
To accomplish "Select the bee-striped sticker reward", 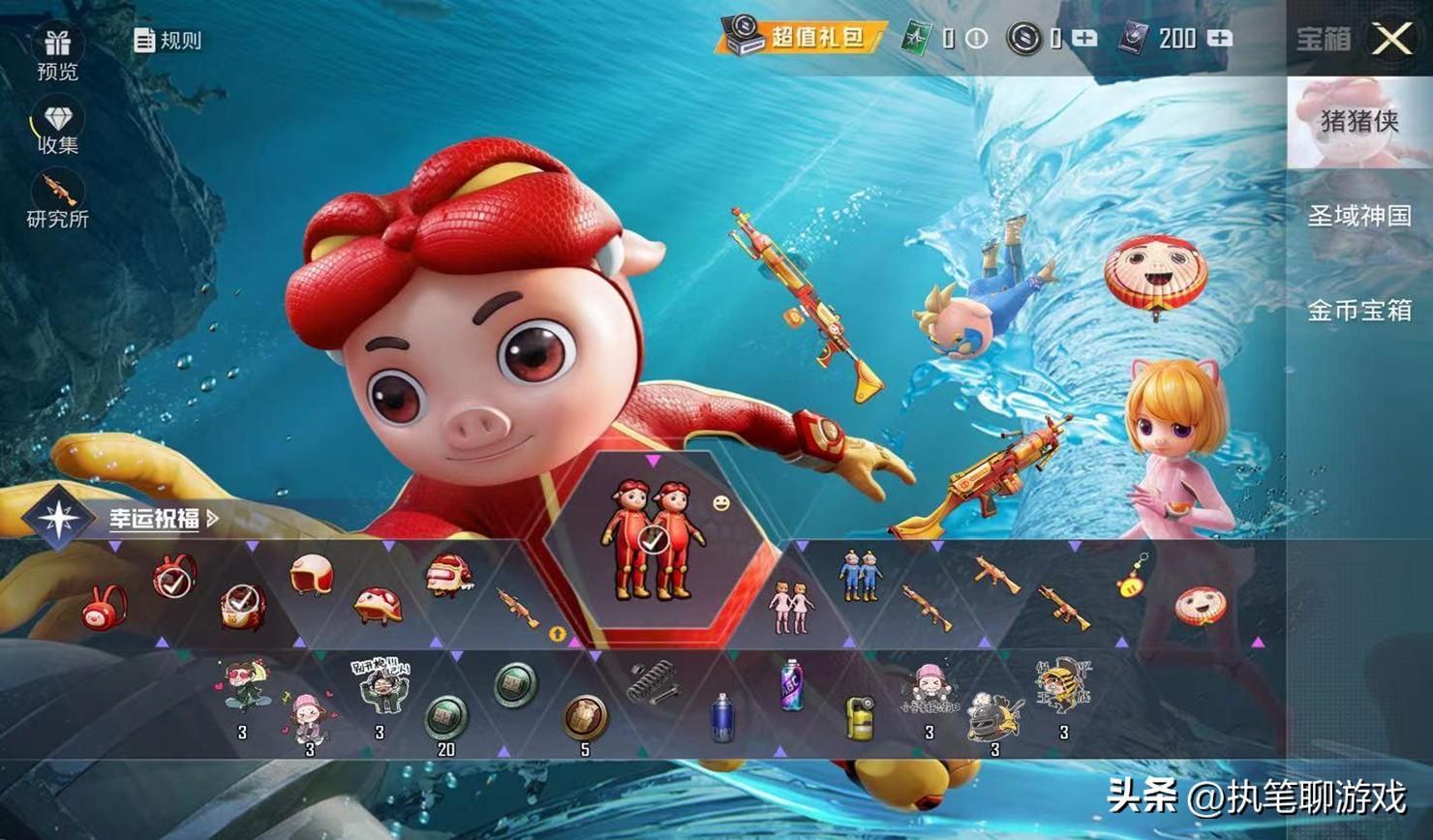I will [1062, 692].
